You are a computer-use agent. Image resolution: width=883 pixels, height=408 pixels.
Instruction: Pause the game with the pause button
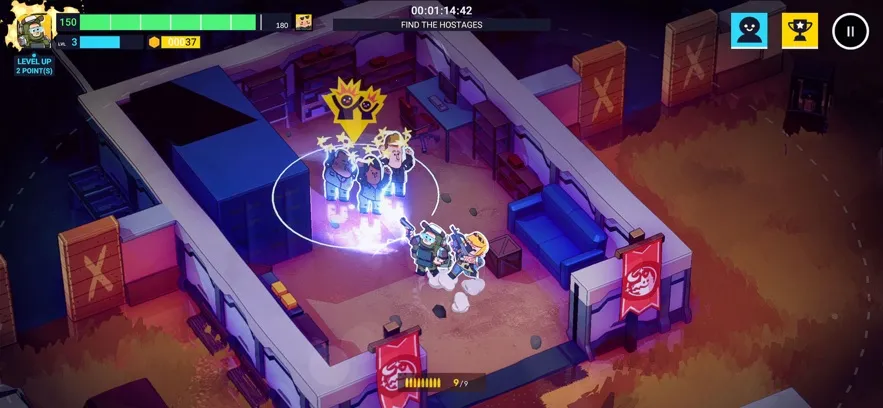850,31
